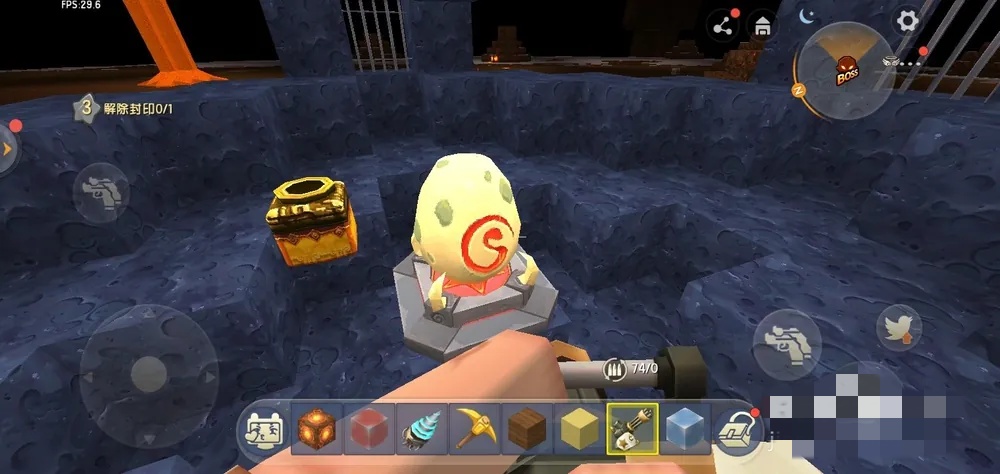Select the glowing lava block slot
The height and width of the screenshot is (474, 1000).
(x=317, y=428)
